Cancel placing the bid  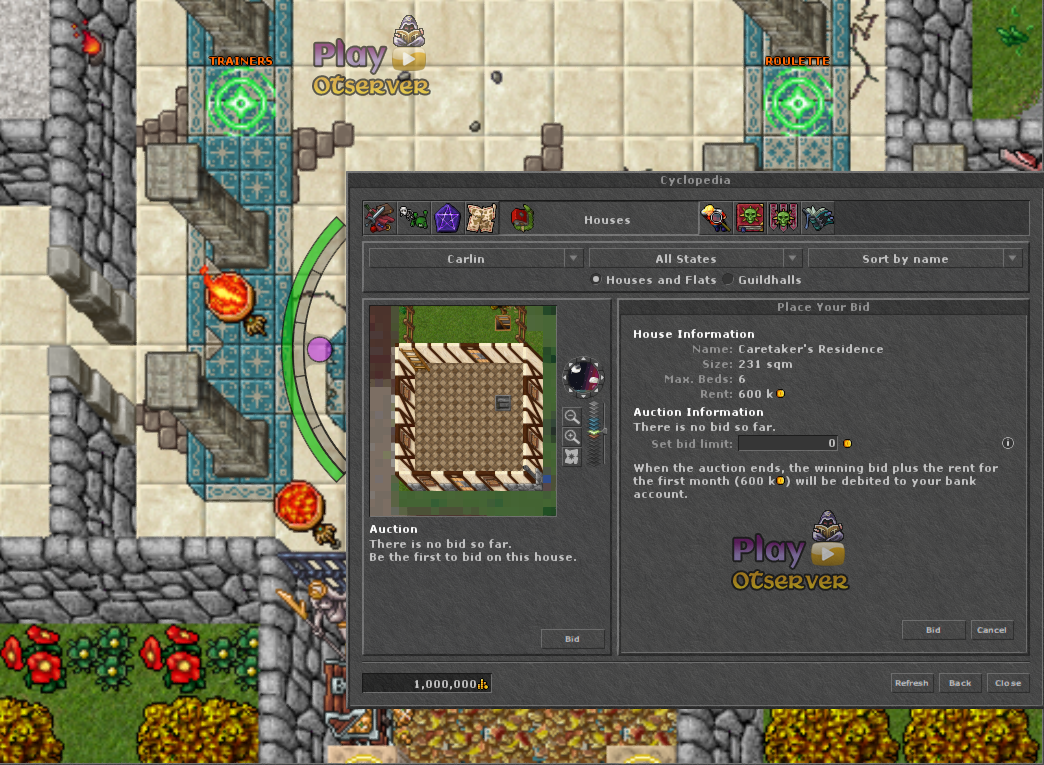(992, 630)
